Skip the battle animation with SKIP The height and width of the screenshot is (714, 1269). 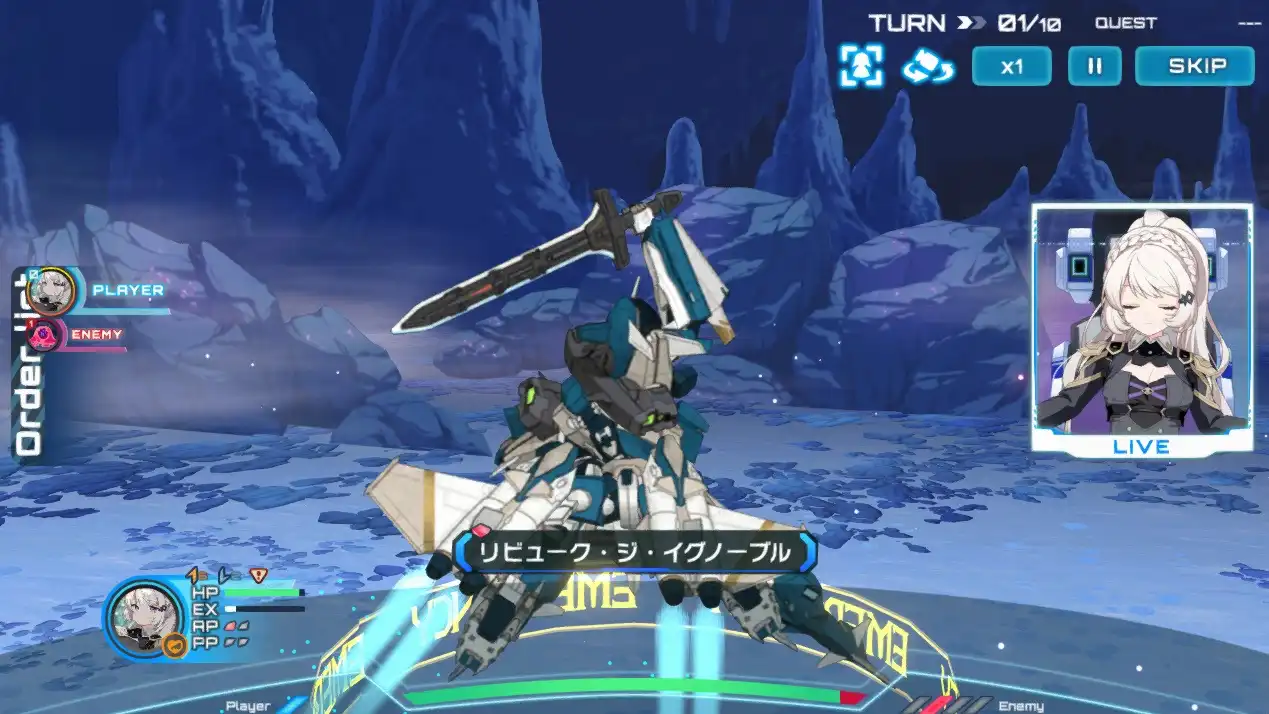pos(1195,67)
